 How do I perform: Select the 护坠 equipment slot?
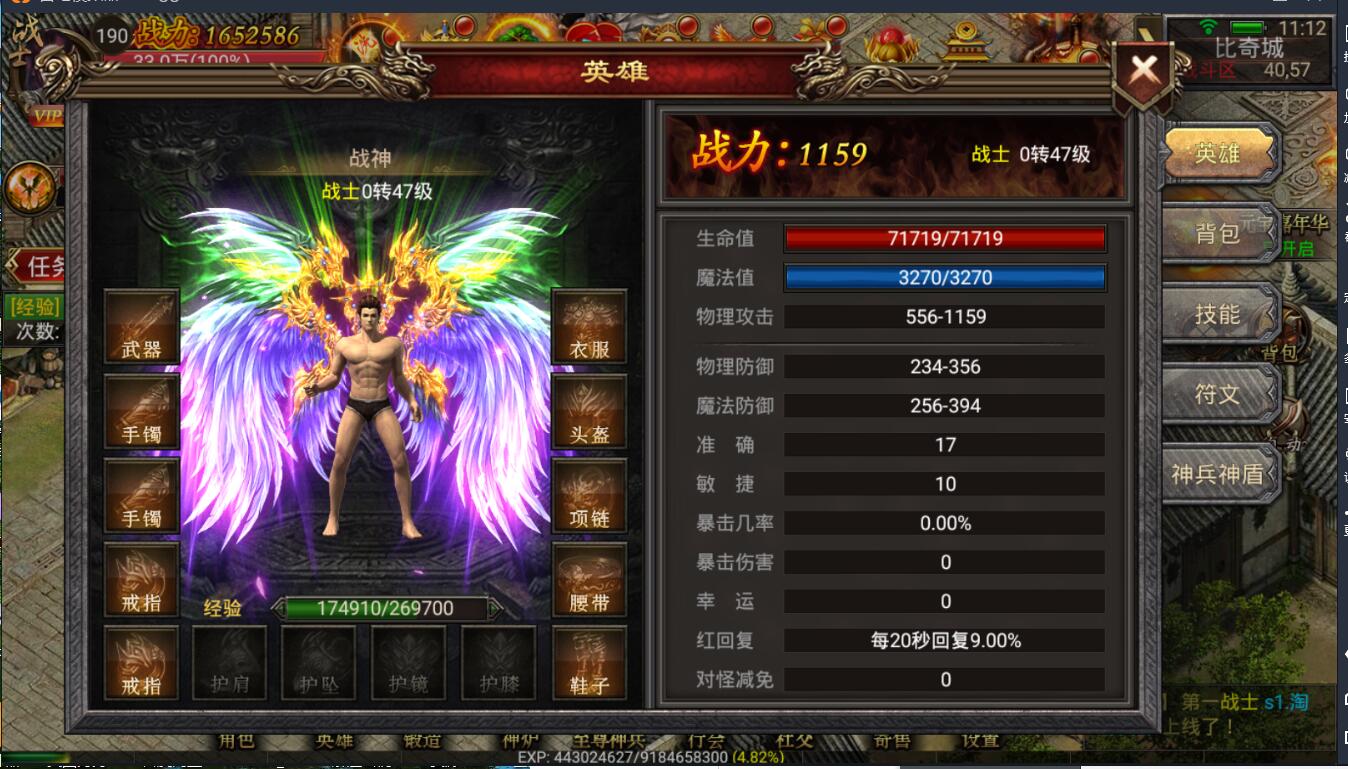319,662
